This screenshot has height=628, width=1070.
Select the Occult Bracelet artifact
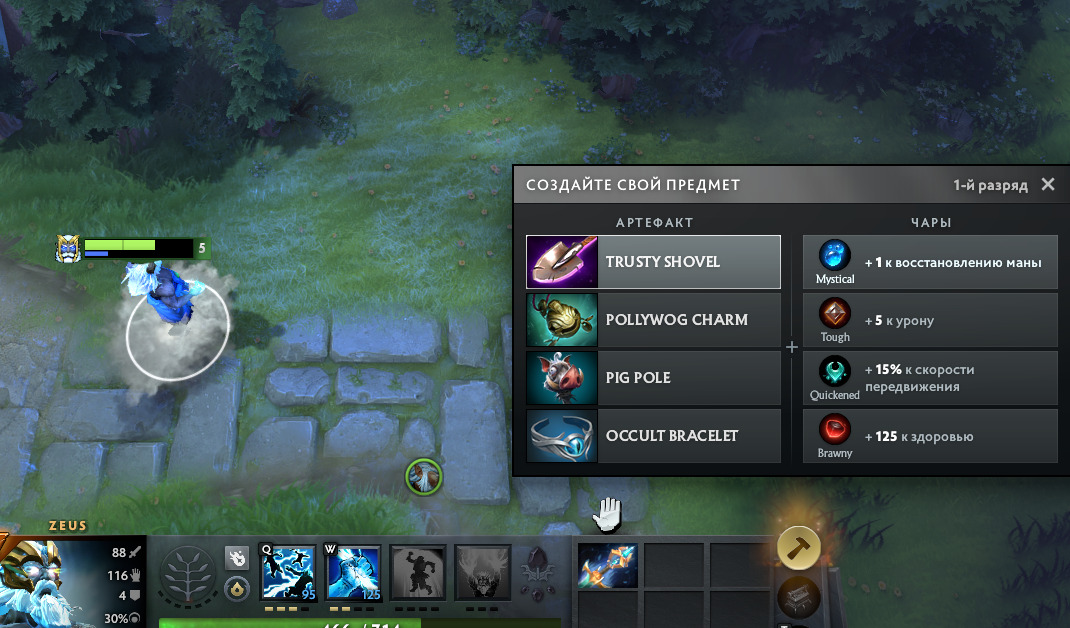click(653, 436)
